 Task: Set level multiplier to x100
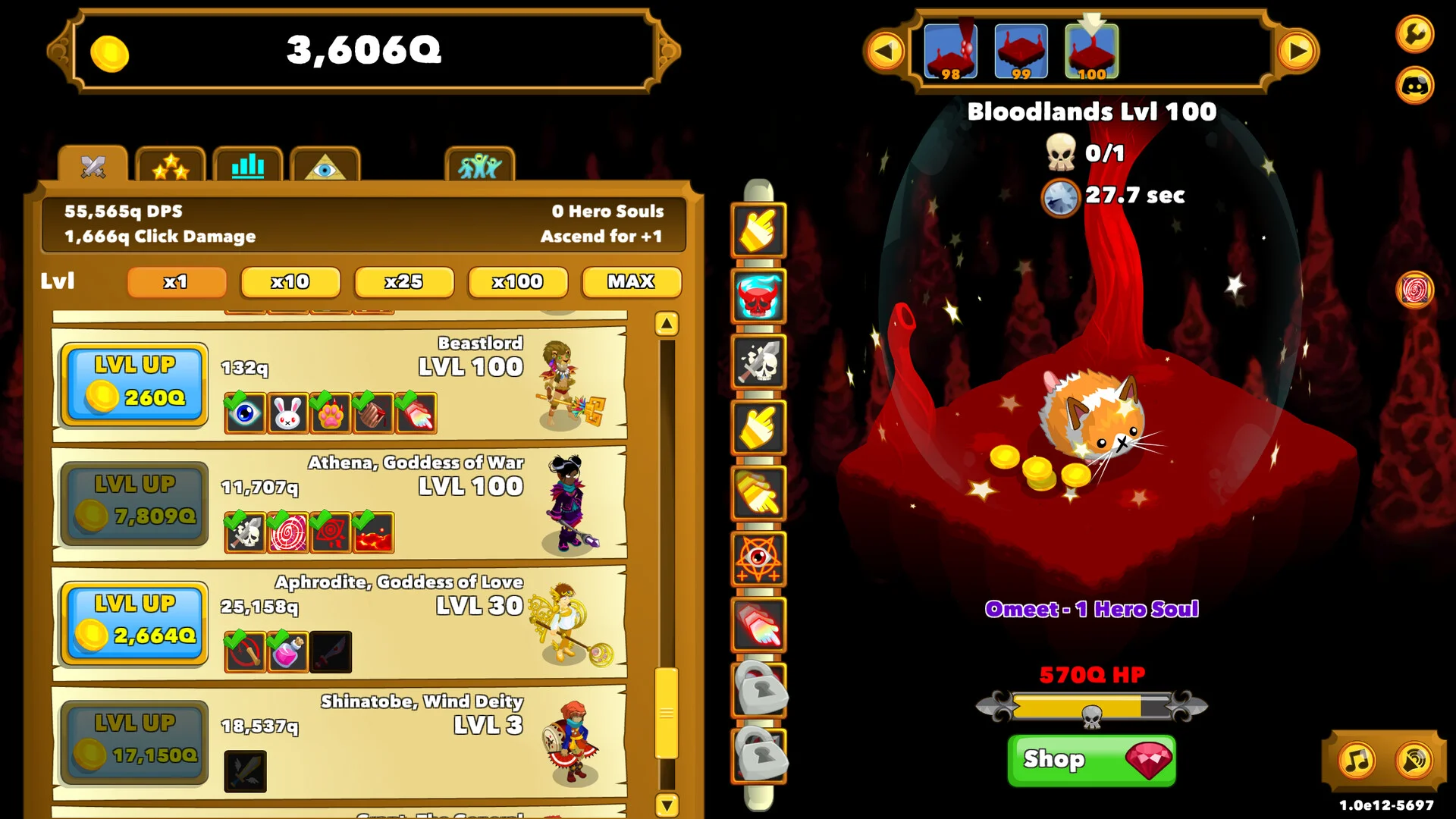pyautogui.click(x=518, y=282)
